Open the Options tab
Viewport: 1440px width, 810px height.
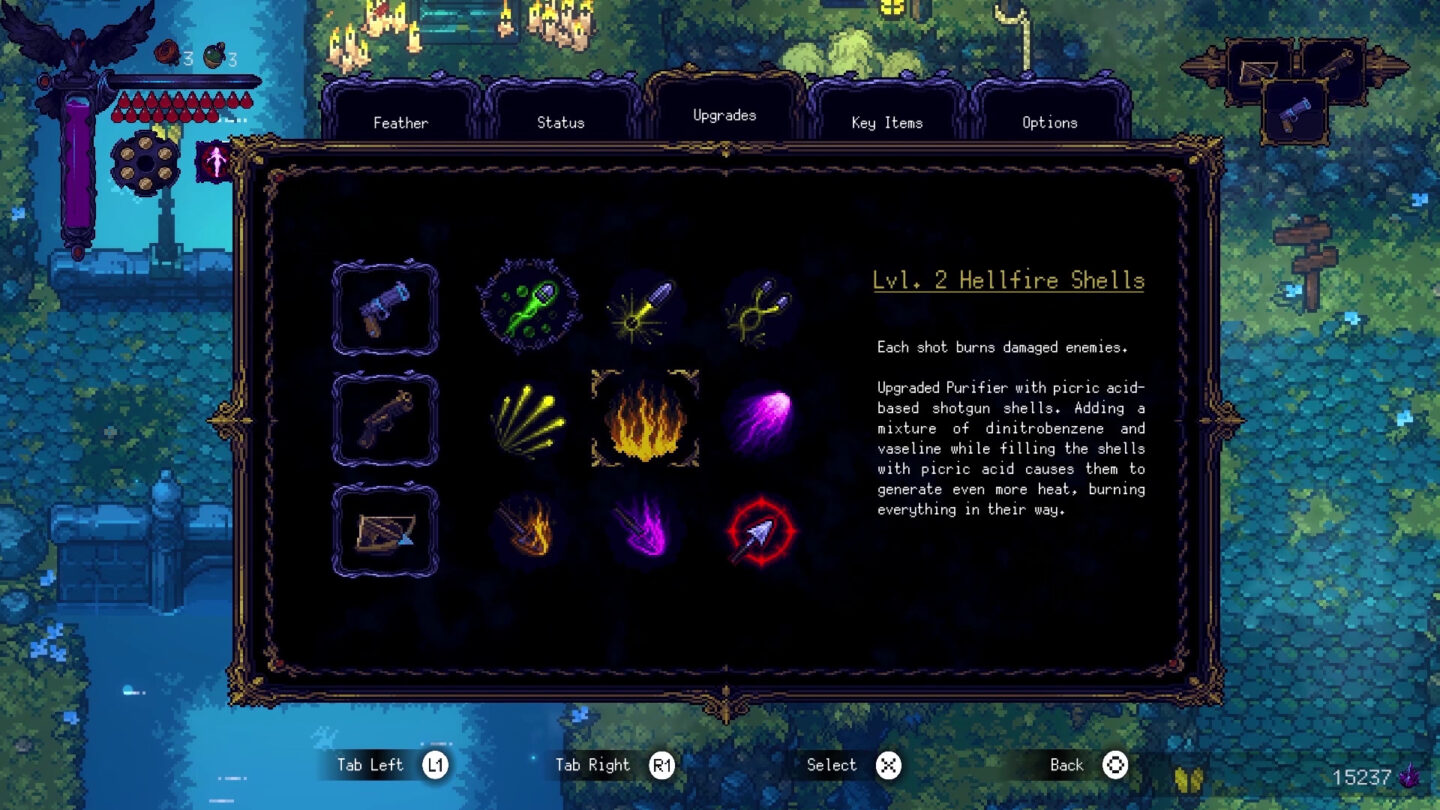click(x=1050, y=122)
